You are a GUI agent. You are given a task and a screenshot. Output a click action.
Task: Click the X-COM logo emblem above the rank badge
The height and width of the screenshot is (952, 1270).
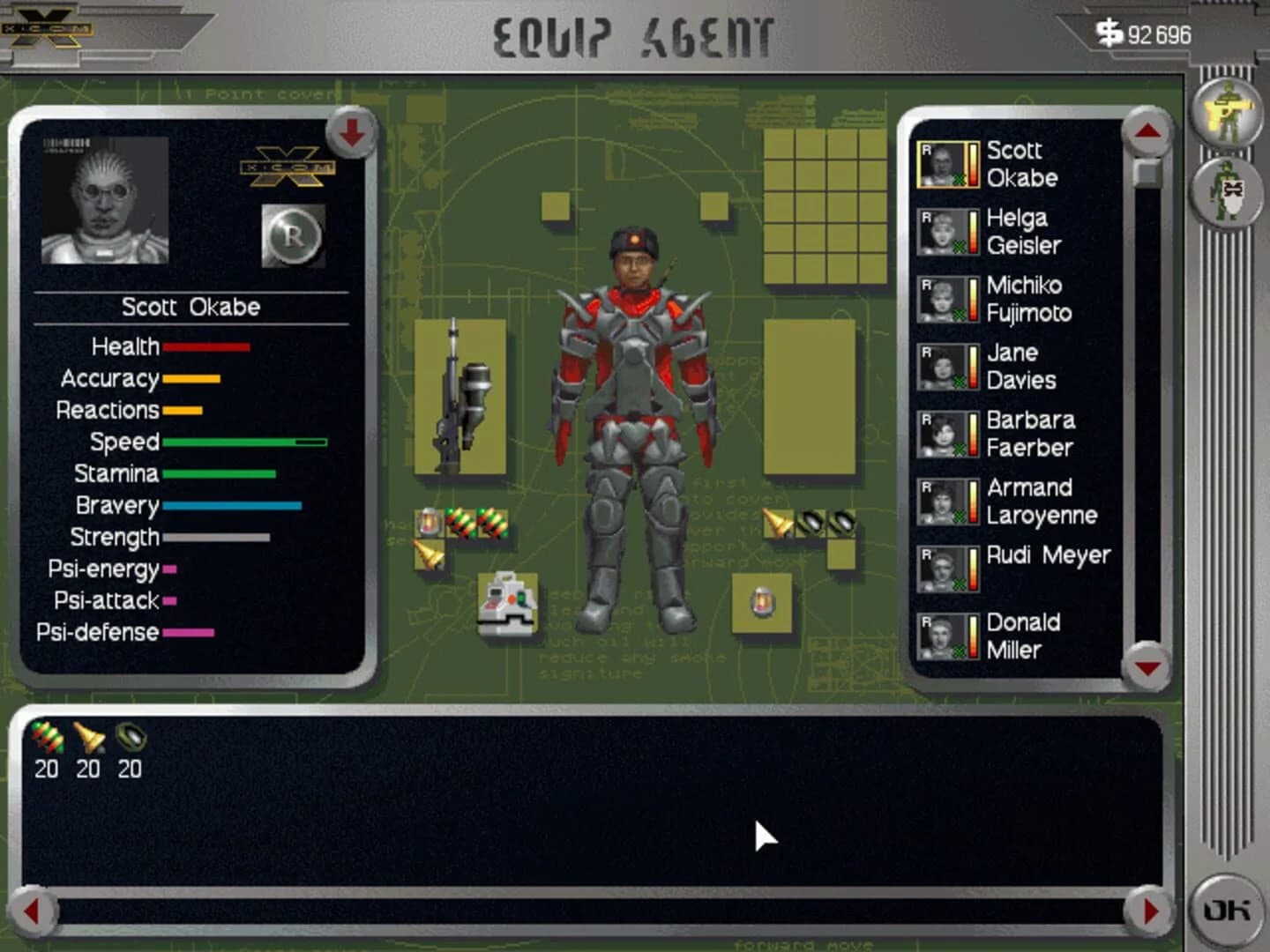(x=288, y=168)
